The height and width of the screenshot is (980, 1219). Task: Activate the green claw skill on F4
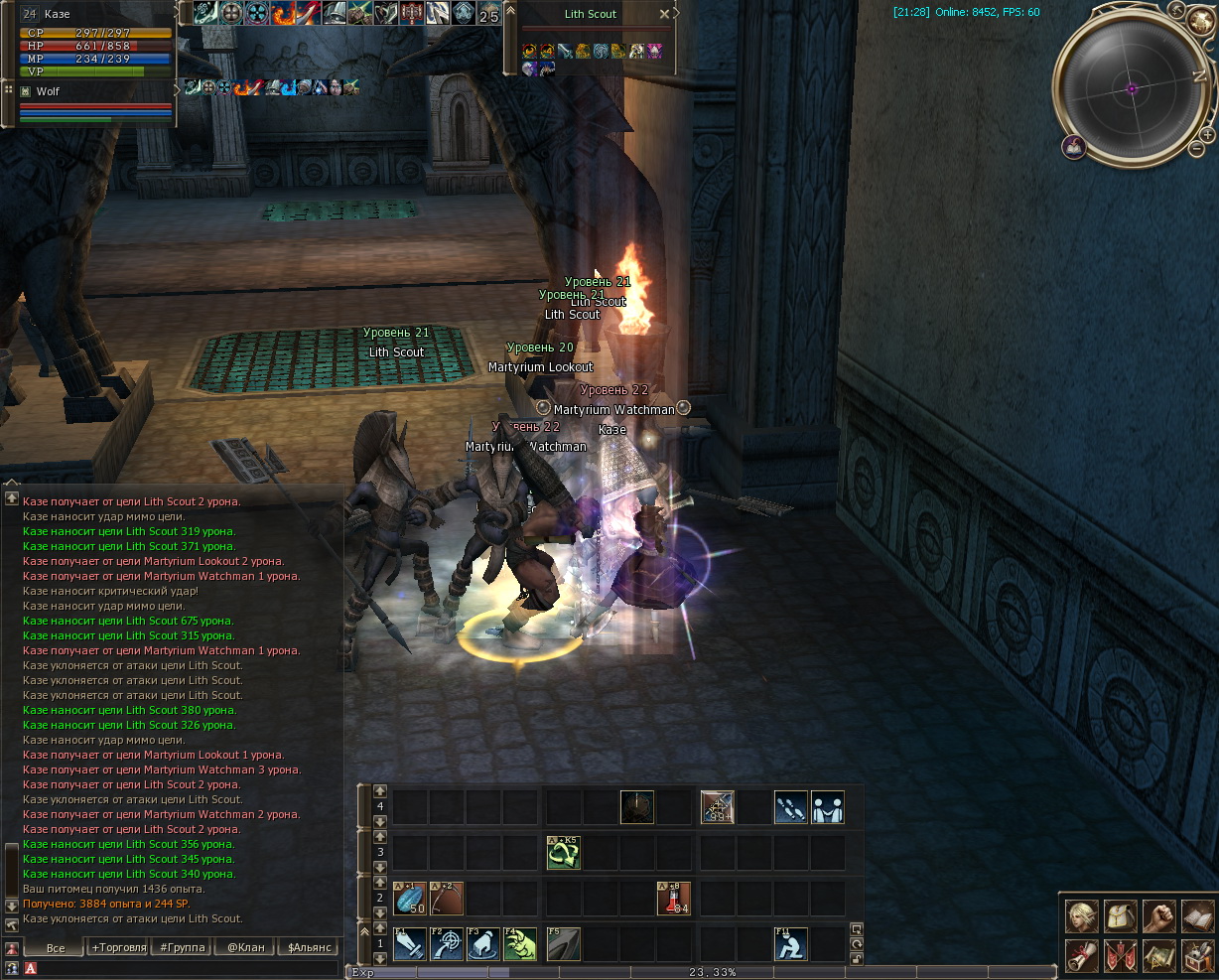click(520, 944)
